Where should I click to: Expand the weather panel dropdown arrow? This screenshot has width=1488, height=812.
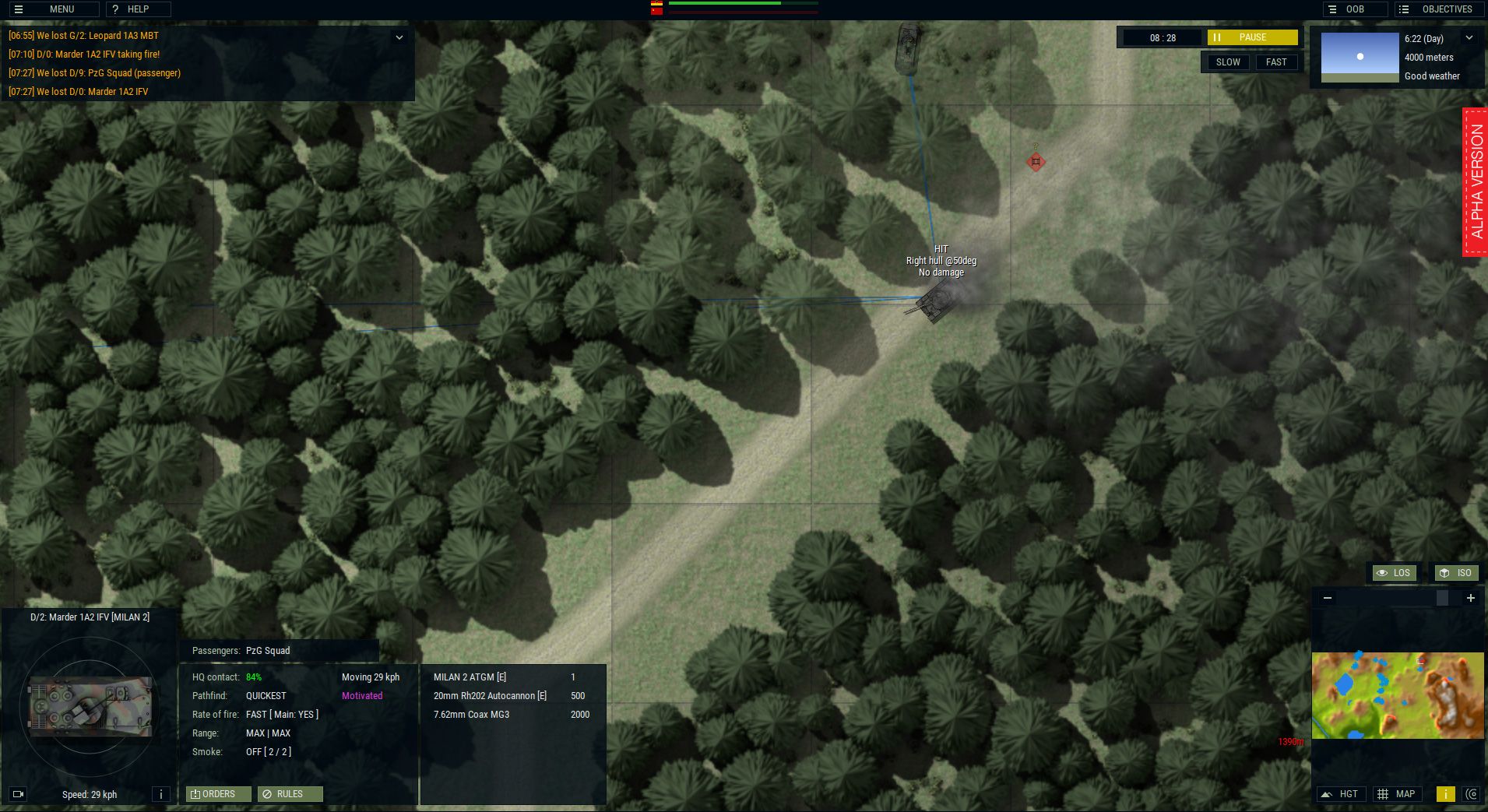1471,37
